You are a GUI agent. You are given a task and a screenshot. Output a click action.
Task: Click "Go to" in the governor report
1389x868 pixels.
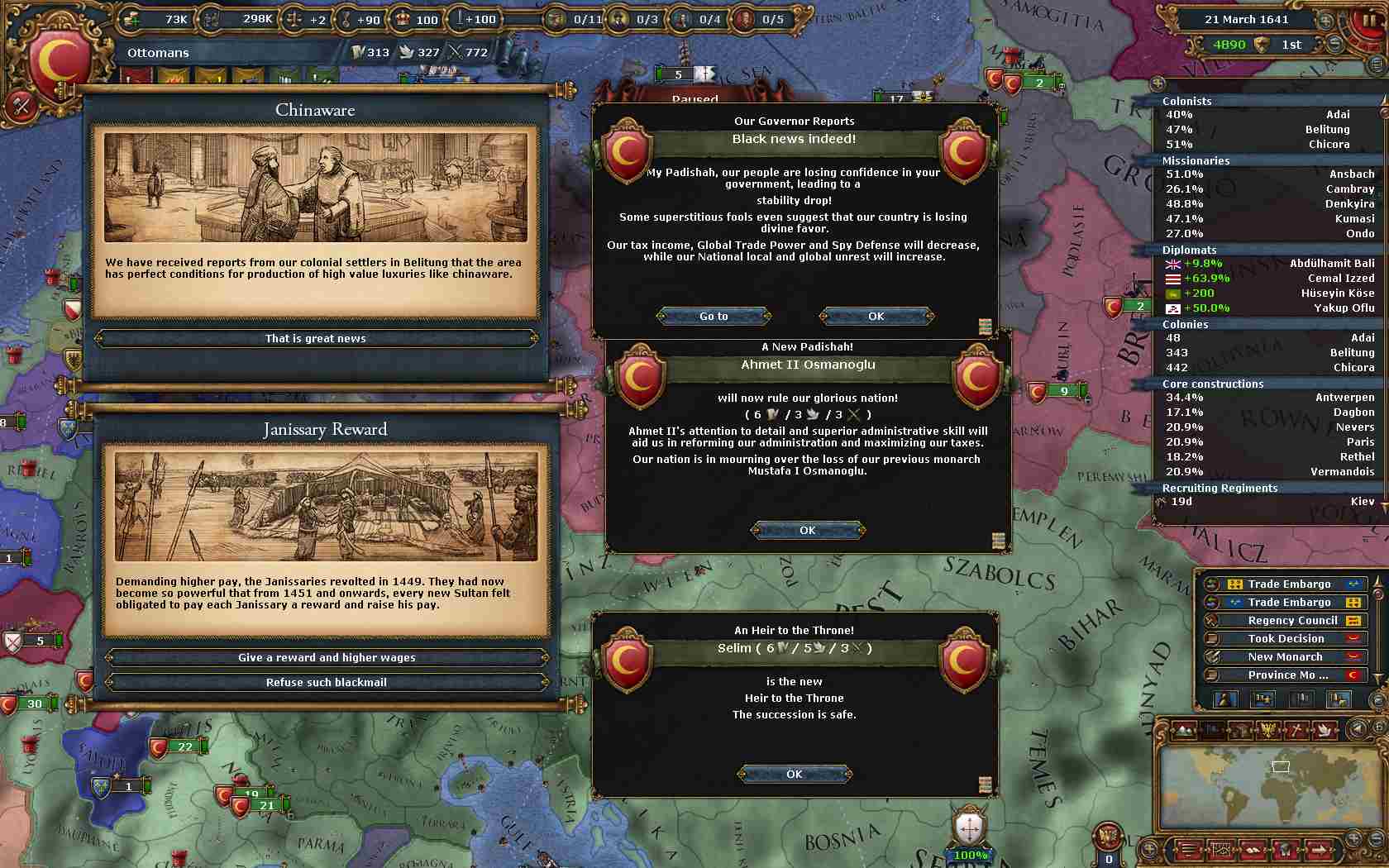(714, 316)
